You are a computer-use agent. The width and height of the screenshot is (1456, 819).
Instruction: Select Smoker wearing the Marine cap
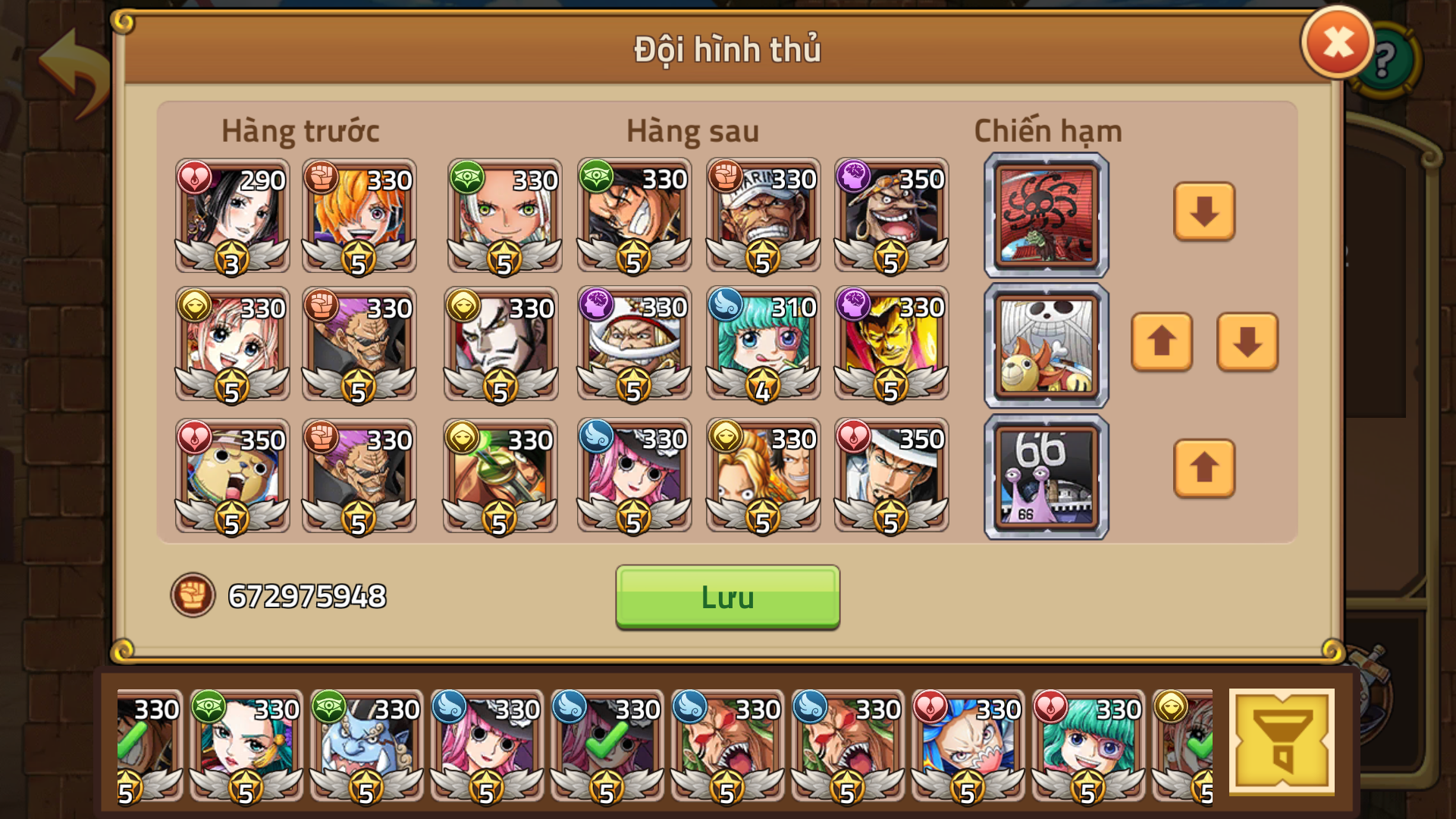tap(762, 216)
